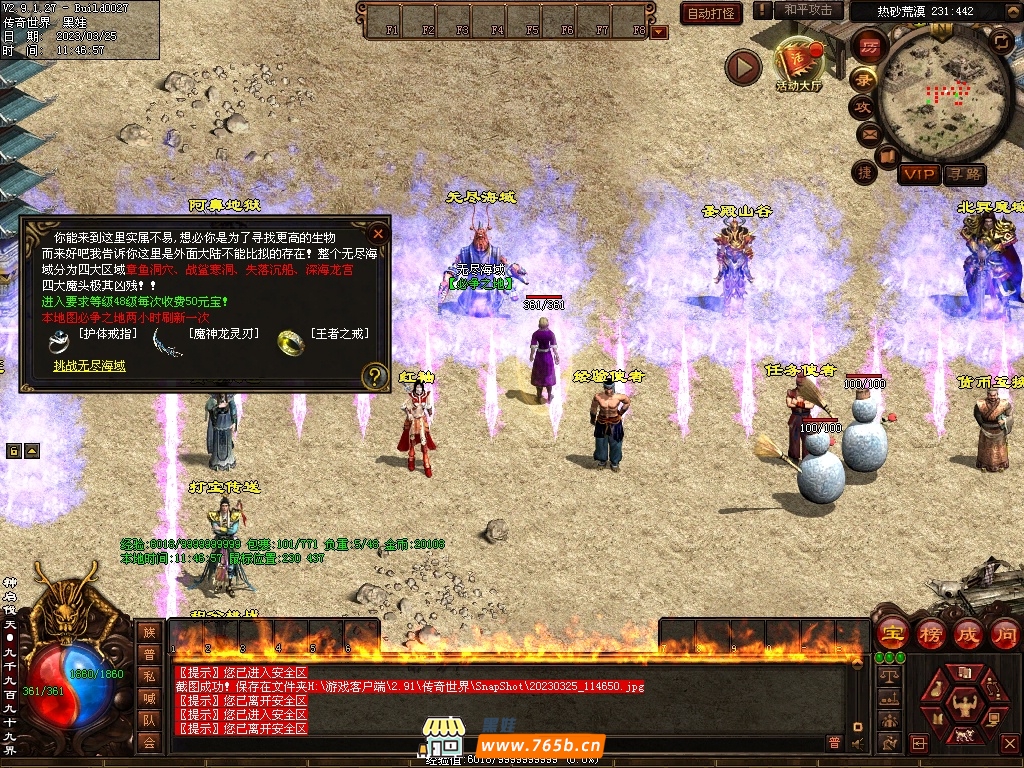The height and width of the screenshot is (768, 1024).
Task: Open the character panel (muscular figure icon)
Action: click(x=966, y=708)
